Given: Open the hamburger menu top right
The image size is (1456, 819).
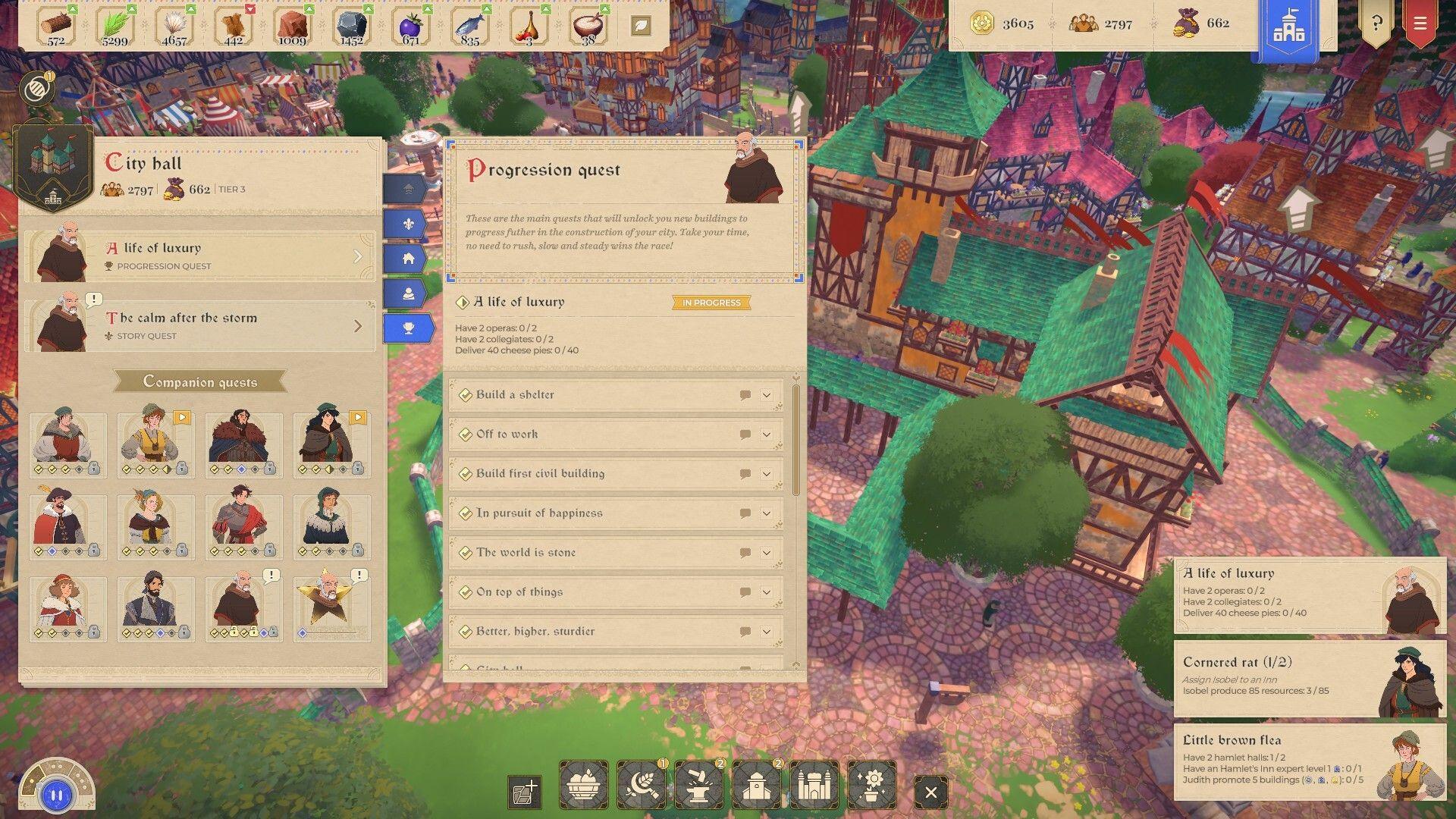Looking at the screenshot, I should pyautogui.click(x=1421, y=24).
